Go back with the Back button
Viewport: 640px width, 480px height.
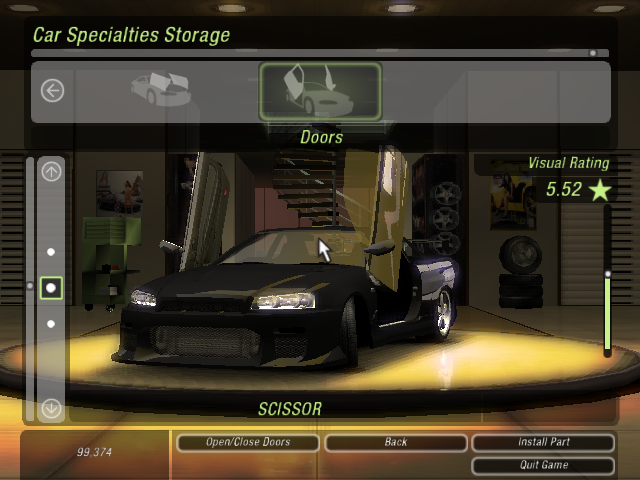(395, 442)
